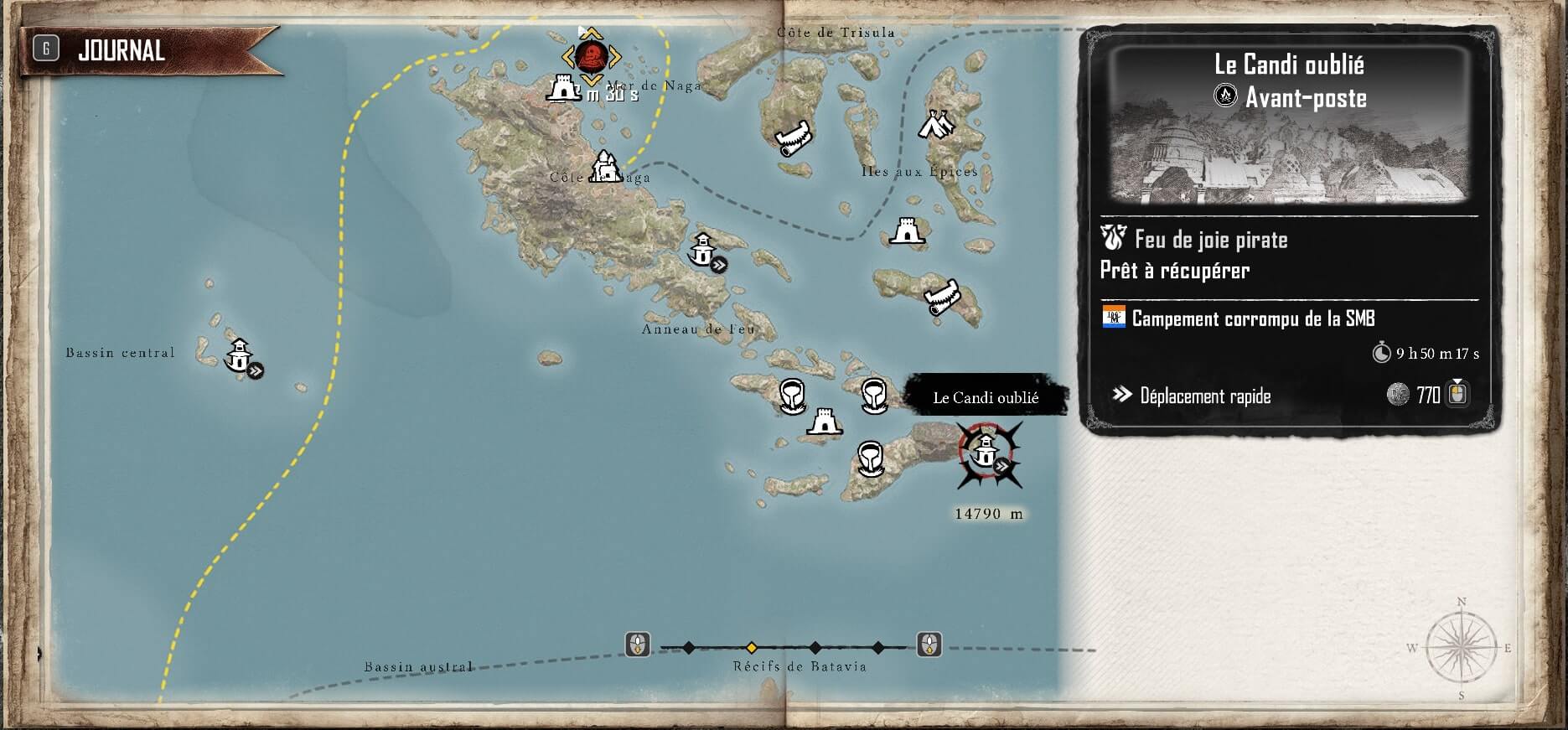Fast travel using Déplacement rapide
The width and height of the screenshot is (1568, 730).
(1204, 396)
